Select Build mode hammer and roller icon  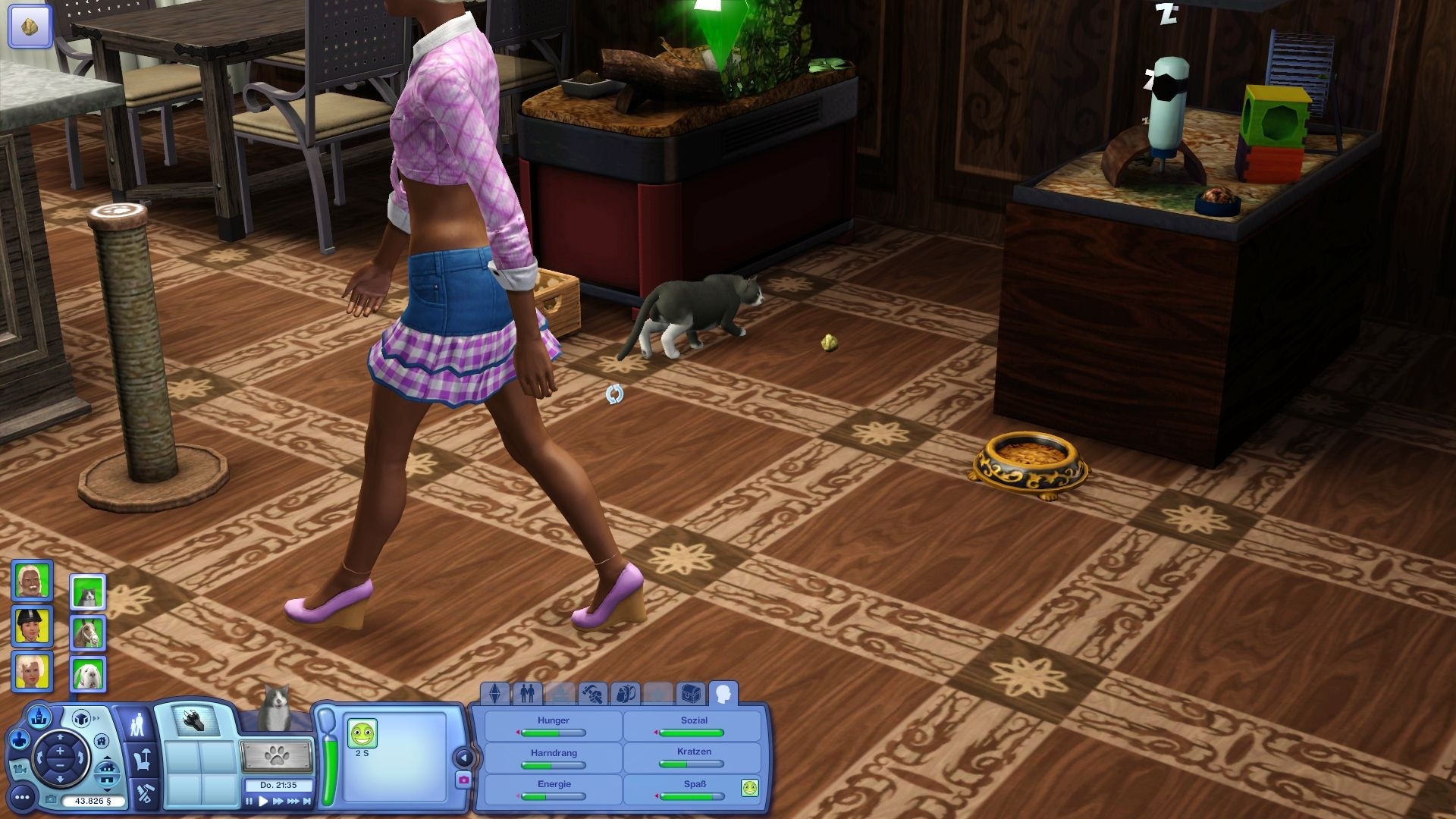click(145, 793)
